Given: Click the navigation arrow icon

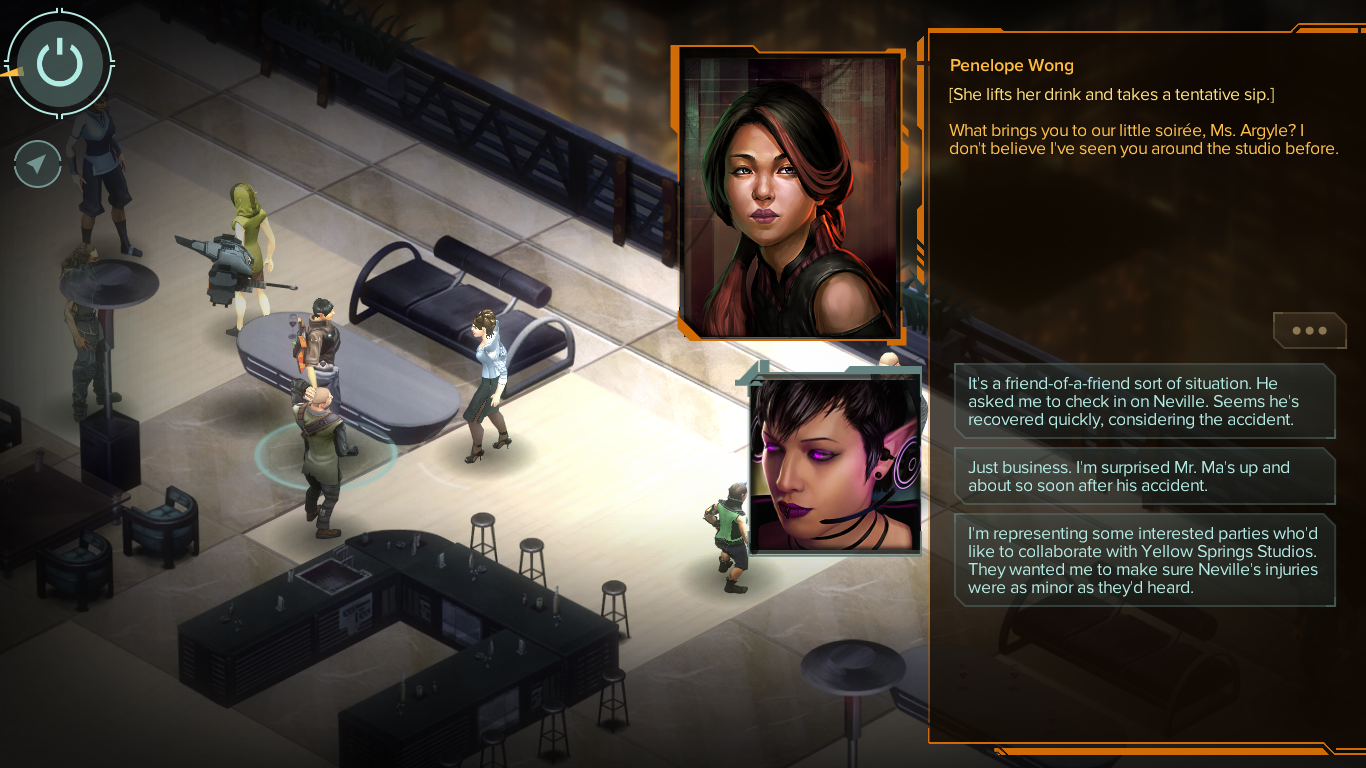Looking at the screenshot, I should click(37, 165).
